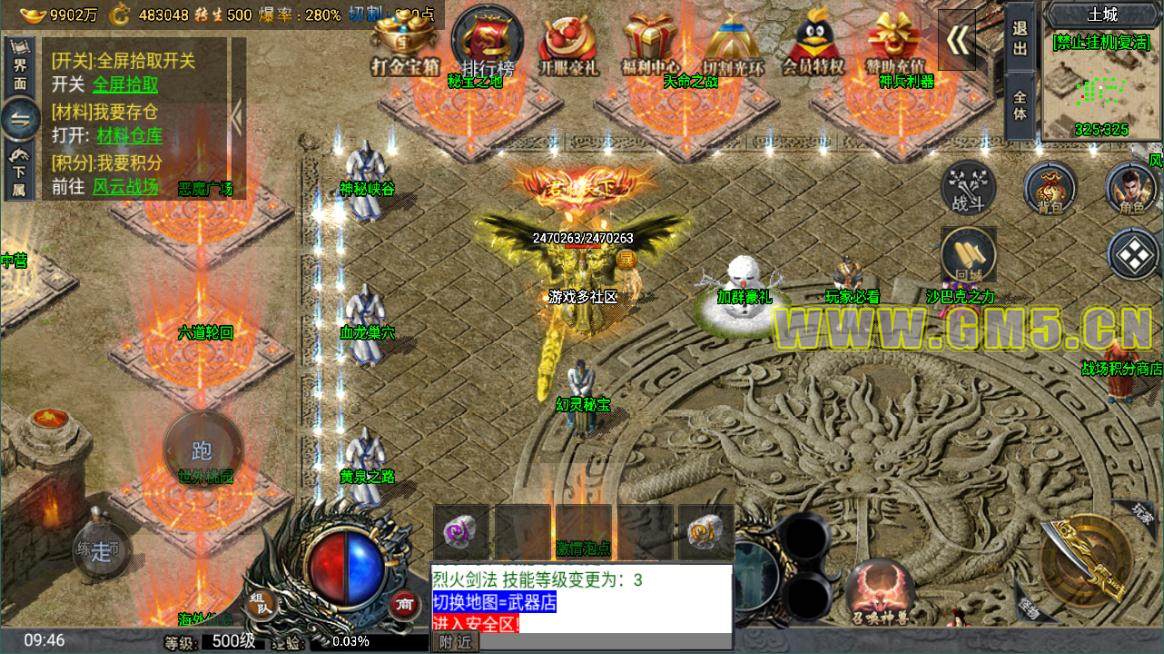Screen dimensions: 1164x654
Task: Open the 打金宝箱 treasure chest icon
Action: [406, 45]
